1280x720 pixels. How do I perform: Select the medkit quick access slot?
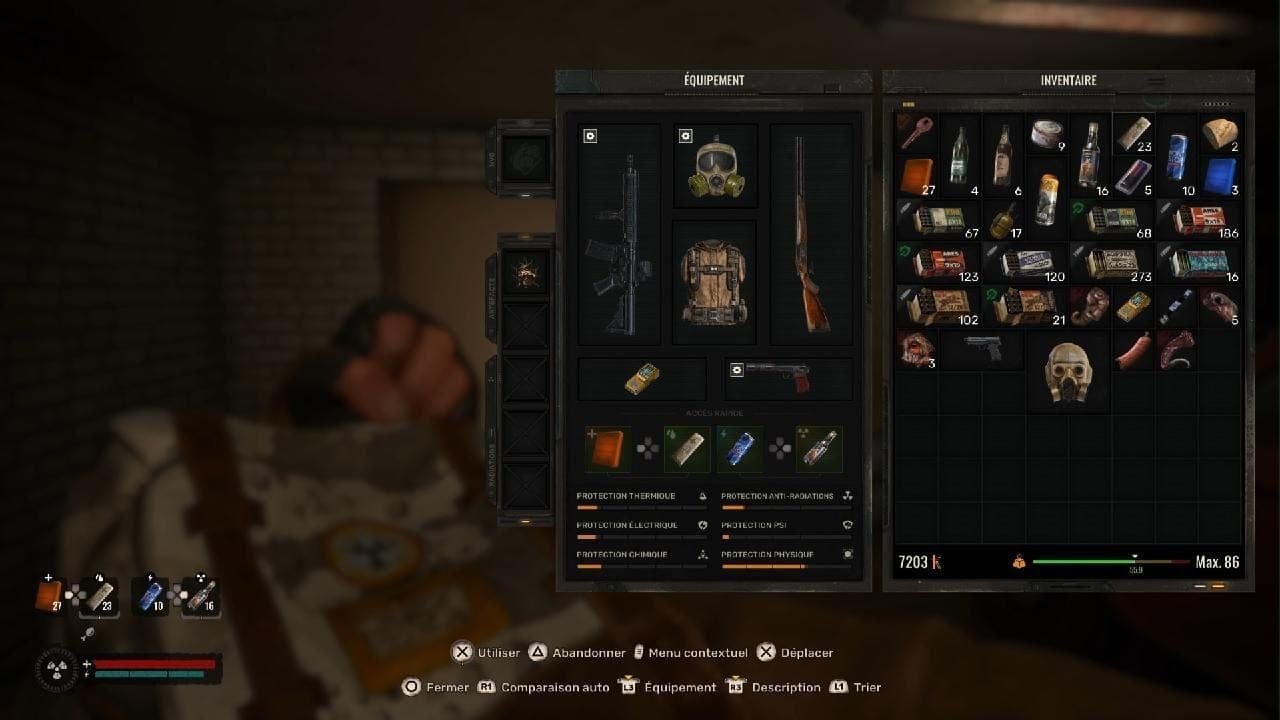point(608,449)
